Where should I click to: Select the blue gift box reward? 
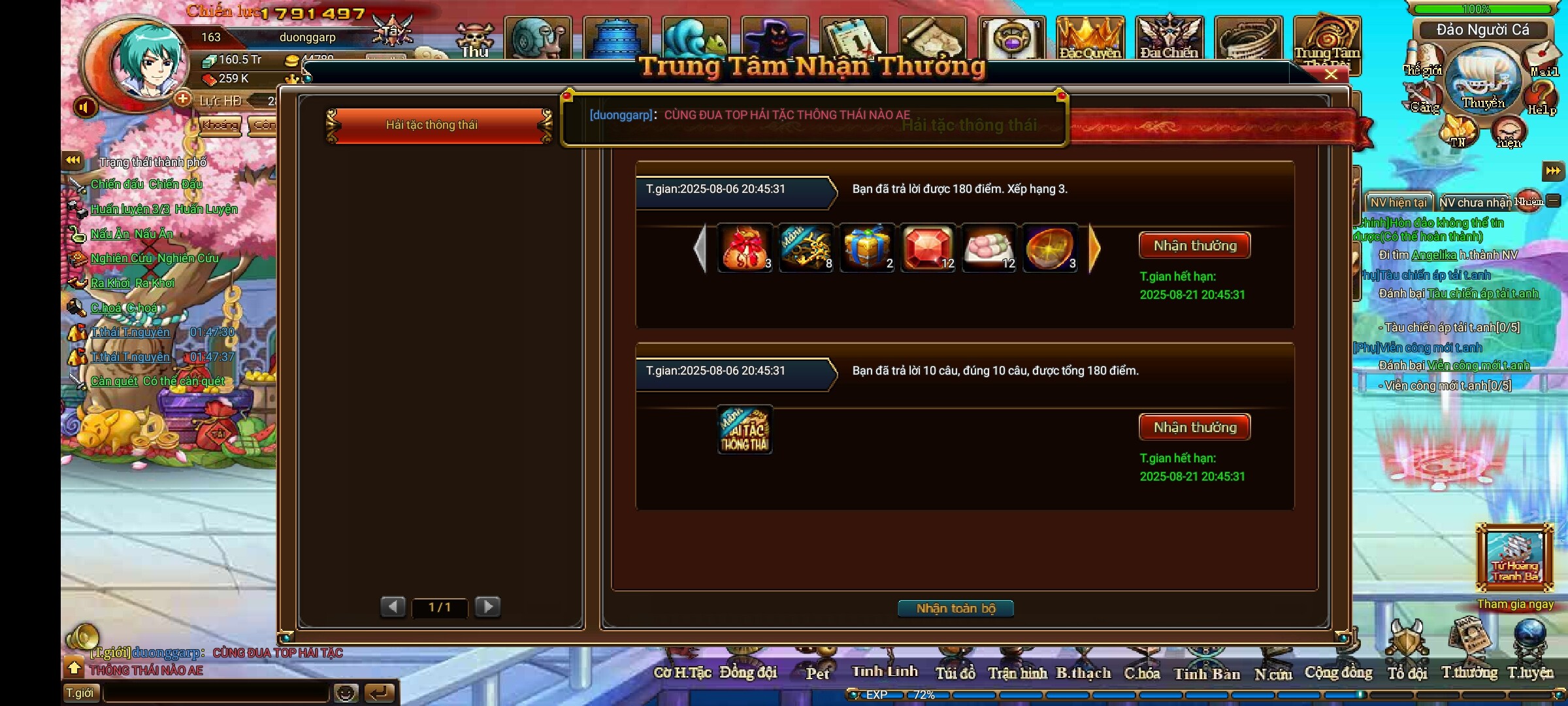pyautogui.click(x=866, y=248)
